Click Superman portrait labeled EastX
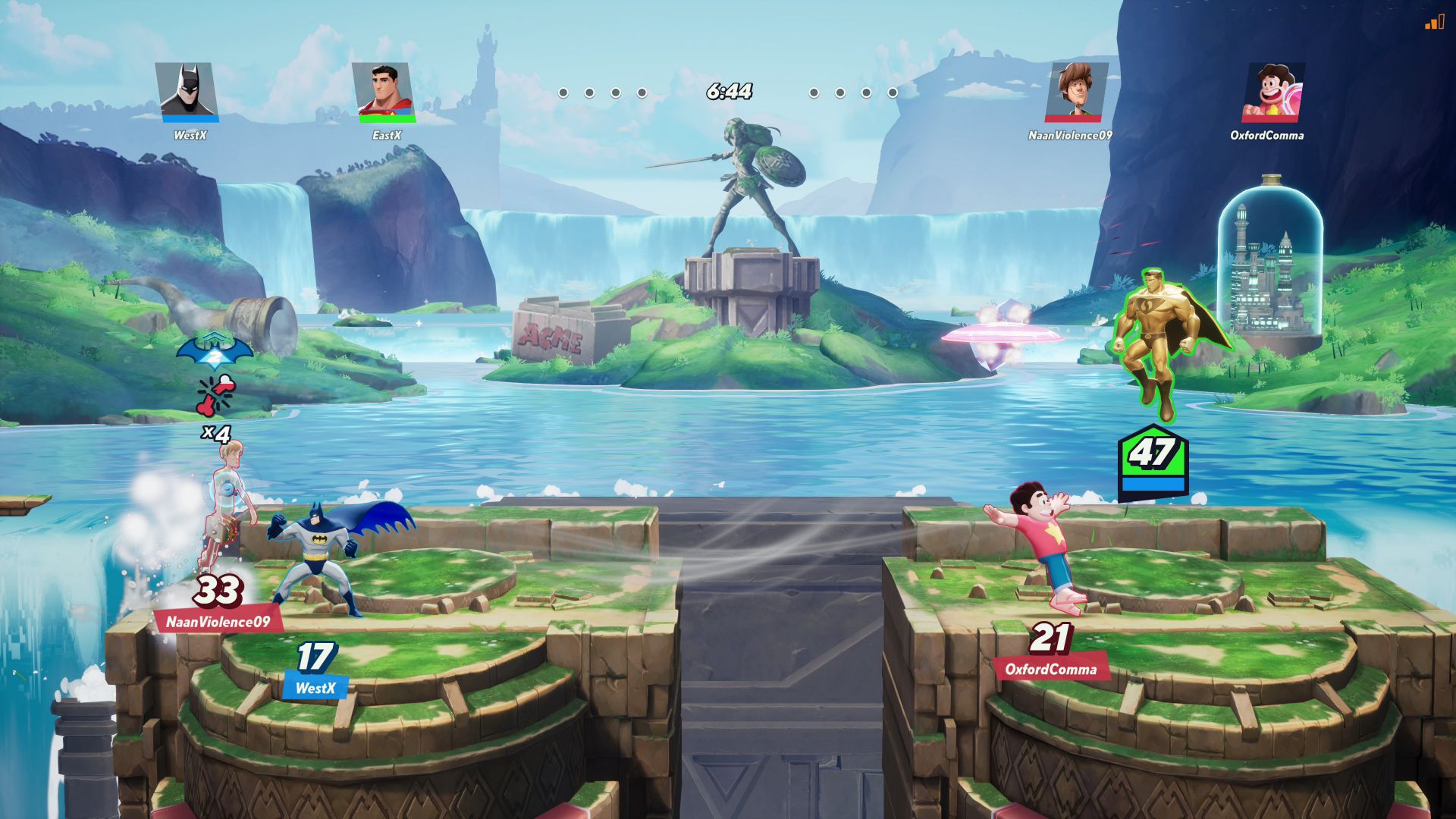Viewport: 1456px width, 819px height. point(384,91)
